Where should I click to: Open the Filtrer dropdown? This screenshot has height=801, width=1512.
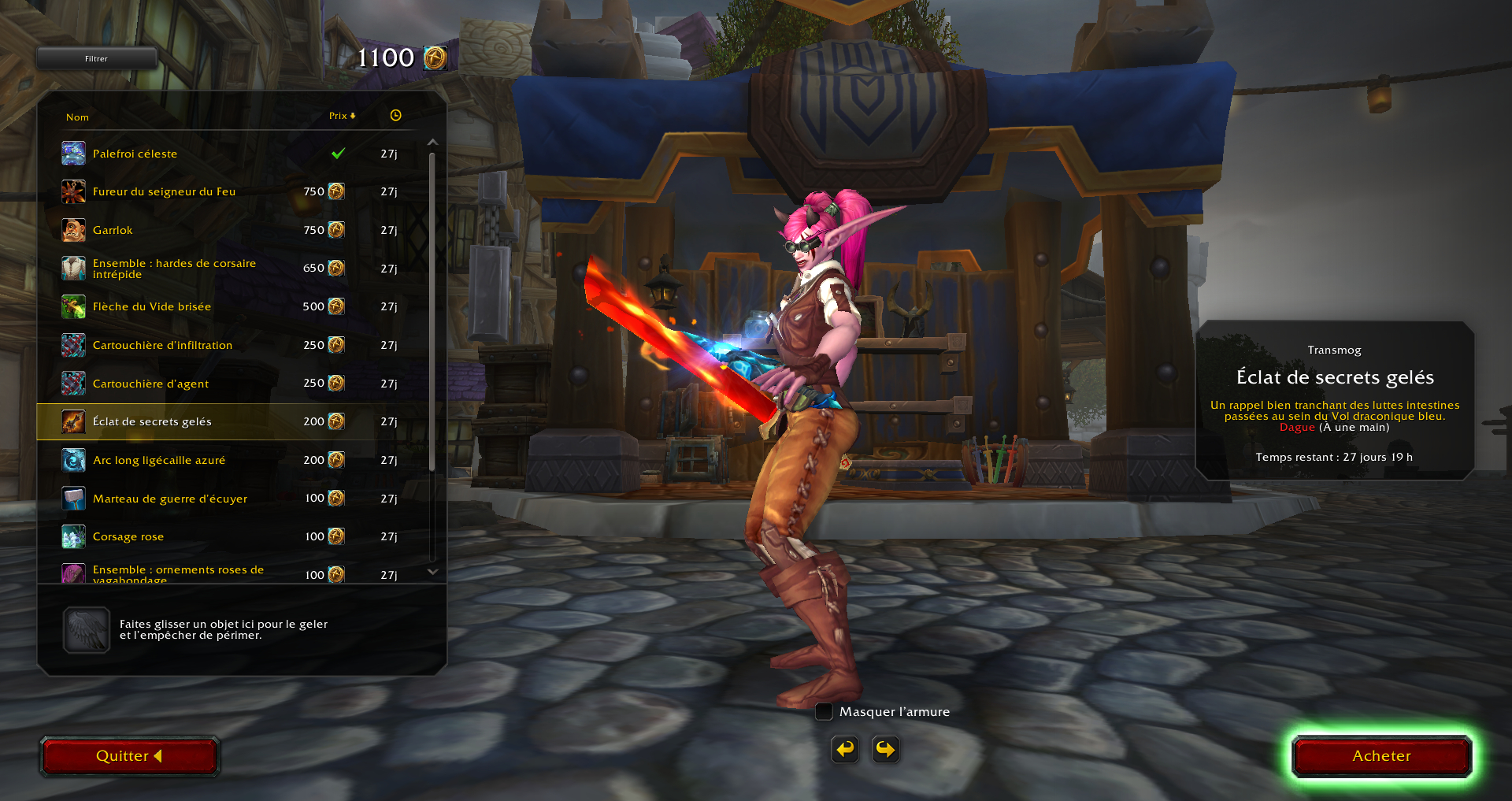(96, 58)
